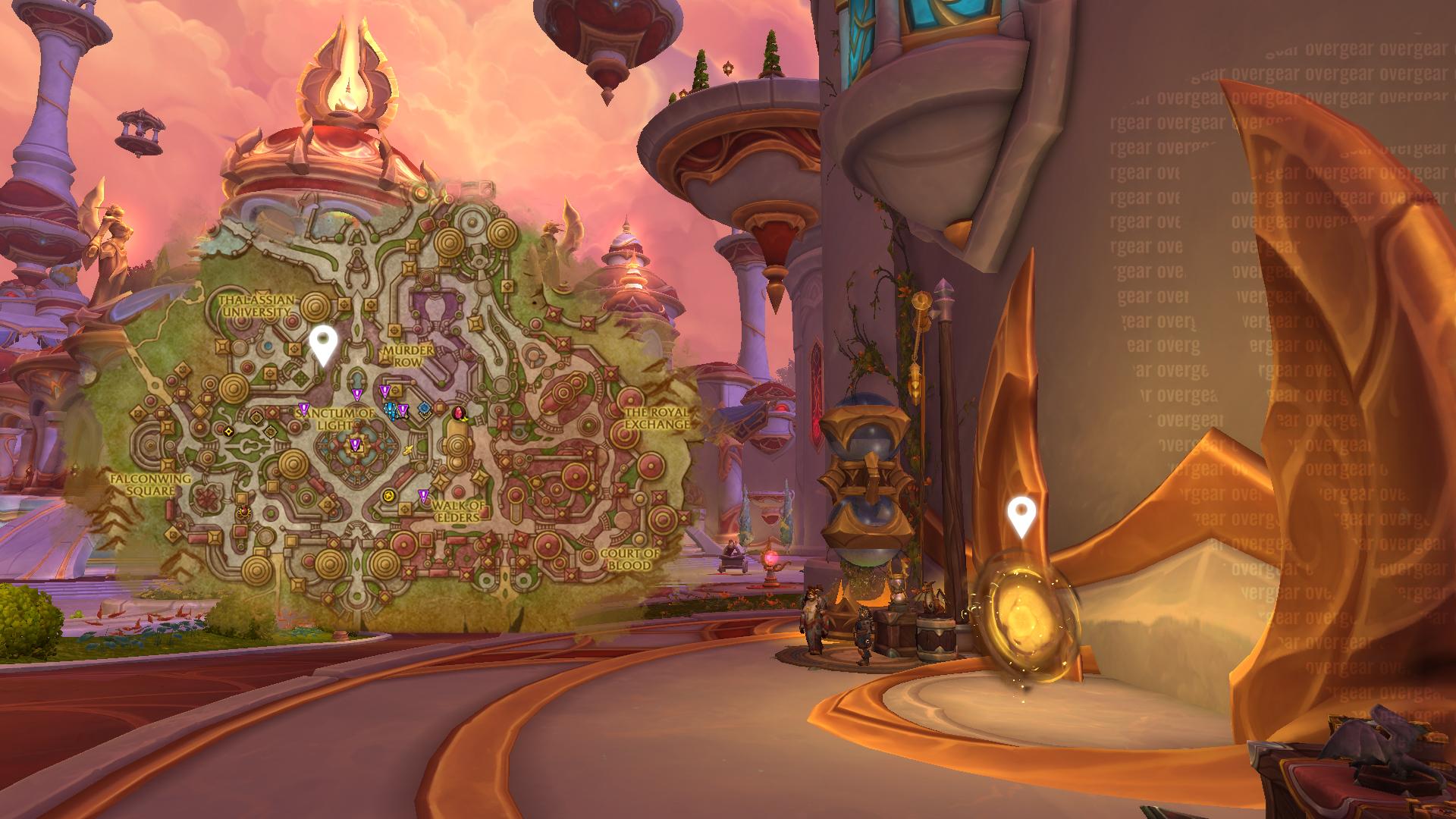Select the quest marker inside the Sanctum courtyard

[355, 444]
